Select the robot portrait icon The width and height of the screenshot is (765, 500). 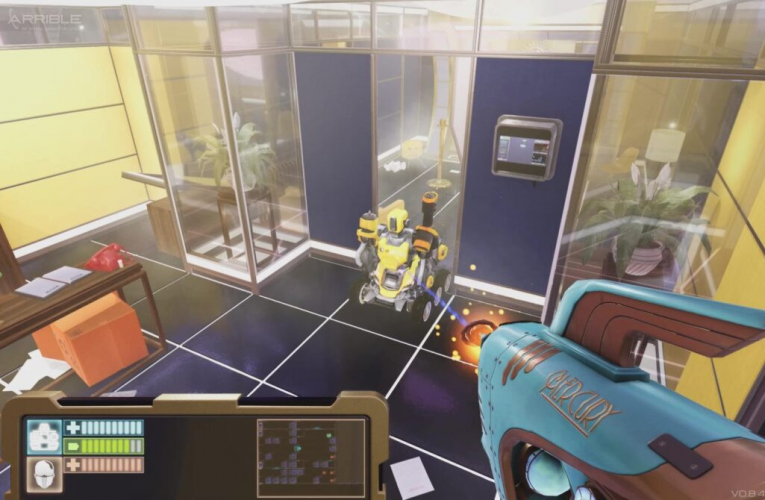coord(43,436)
